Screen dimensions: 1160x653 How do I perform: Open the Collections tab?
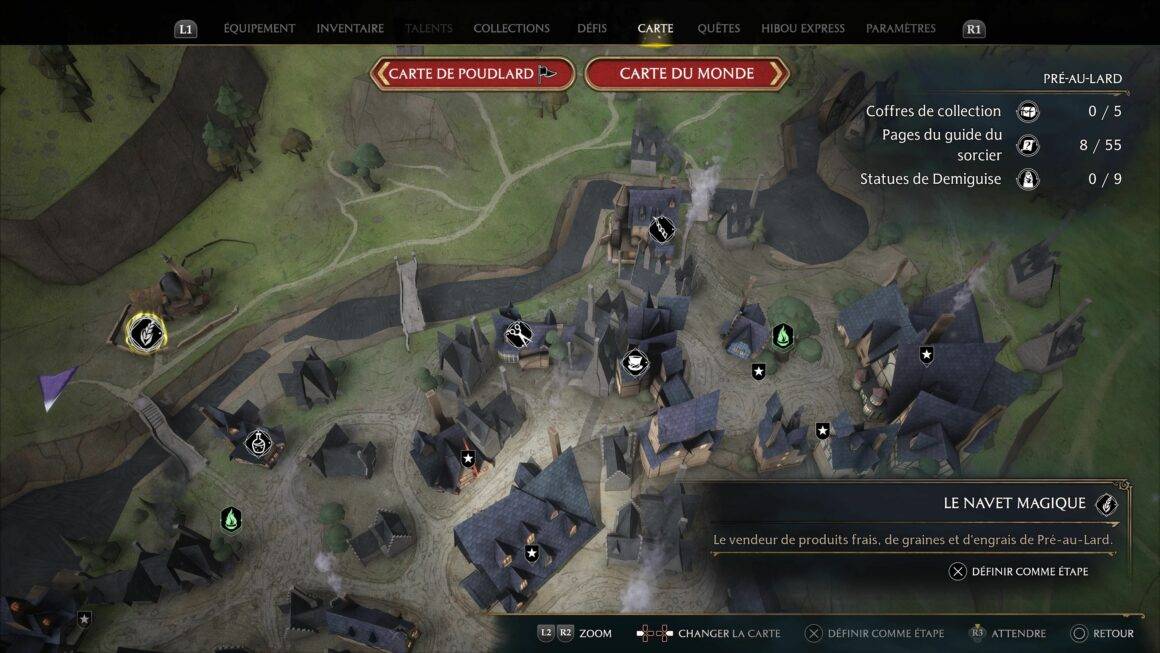[511, 29]
